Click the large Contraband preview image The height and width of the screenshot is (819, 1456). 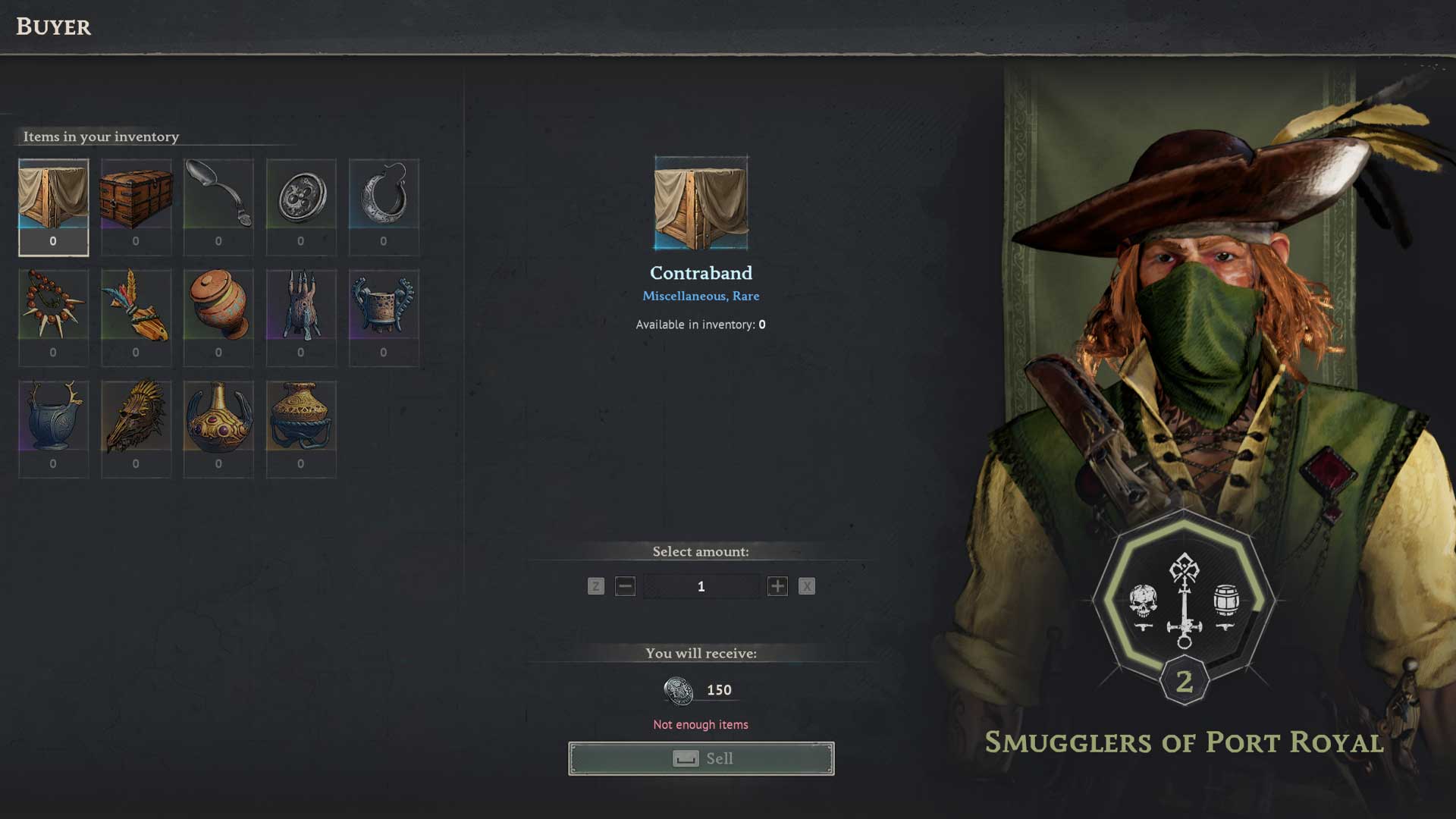coord(700,203)
